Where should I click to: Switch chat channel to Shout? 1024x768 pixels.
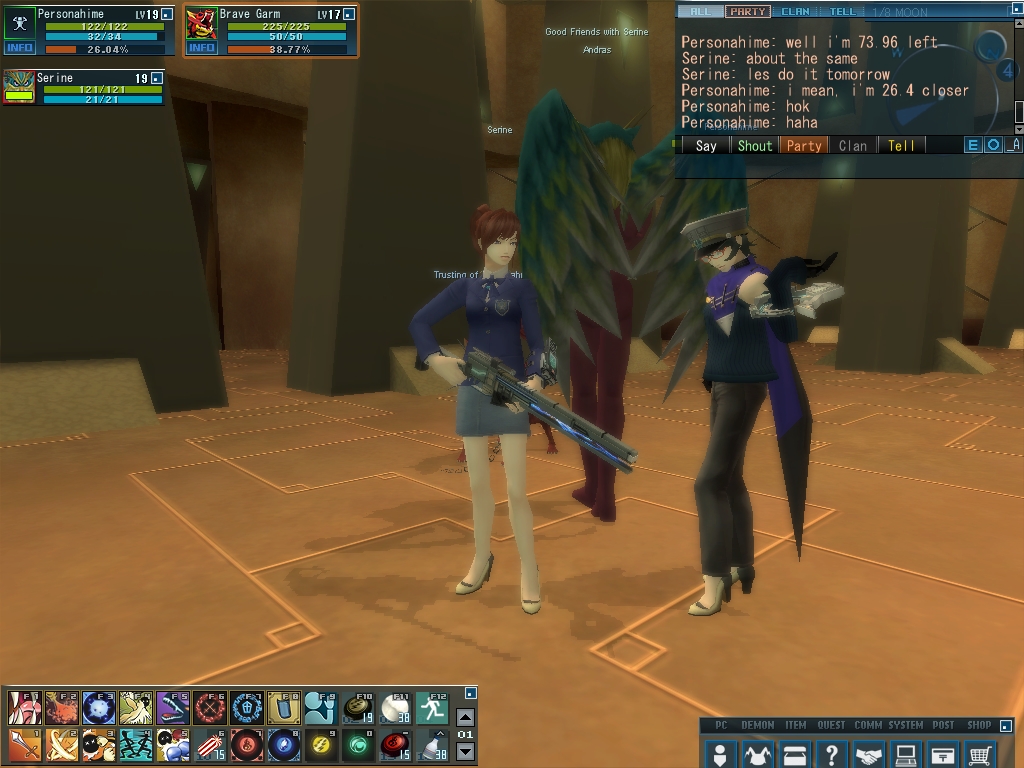coord(755,145)
